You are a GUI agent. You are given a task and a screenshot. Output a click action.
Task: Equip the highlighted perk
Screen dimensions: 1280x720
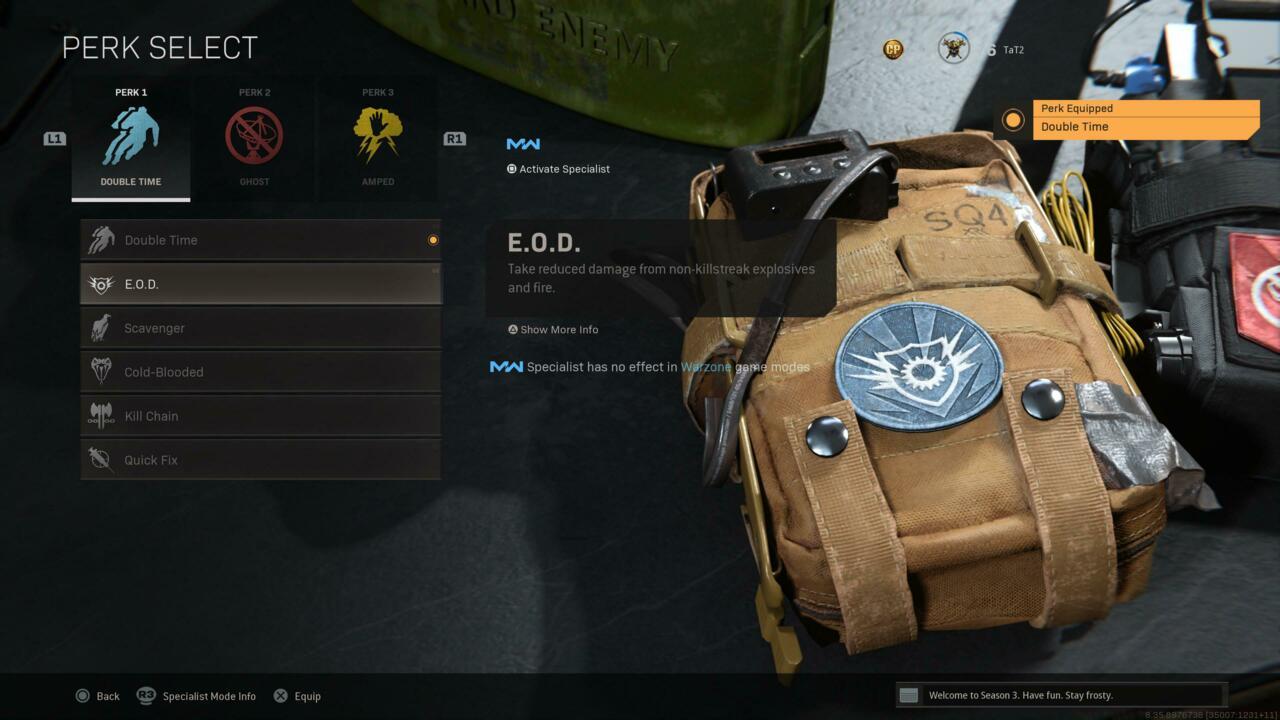pyautogui.click(x=297, y=696)
